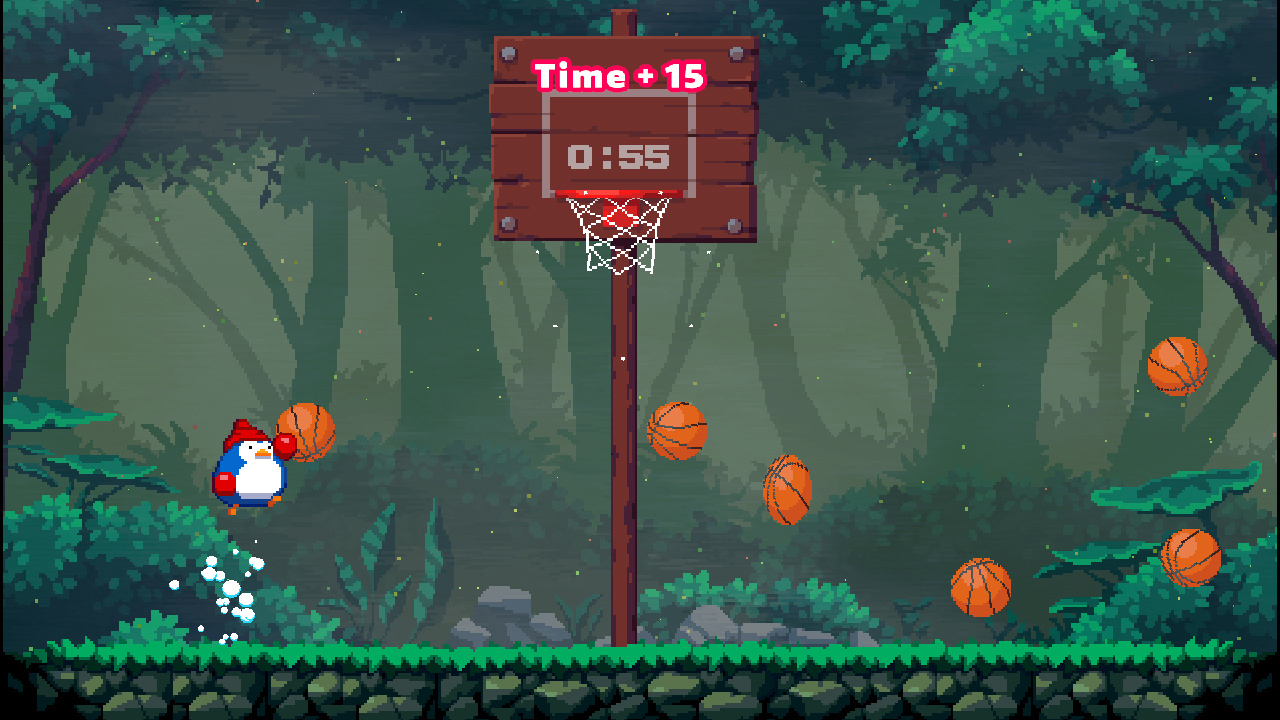Image resolution: width=1280 pixels, height=720 pixels.
Task: Open the 0:55 timer display
Action: pyautogui.click(x=620, y=156)
